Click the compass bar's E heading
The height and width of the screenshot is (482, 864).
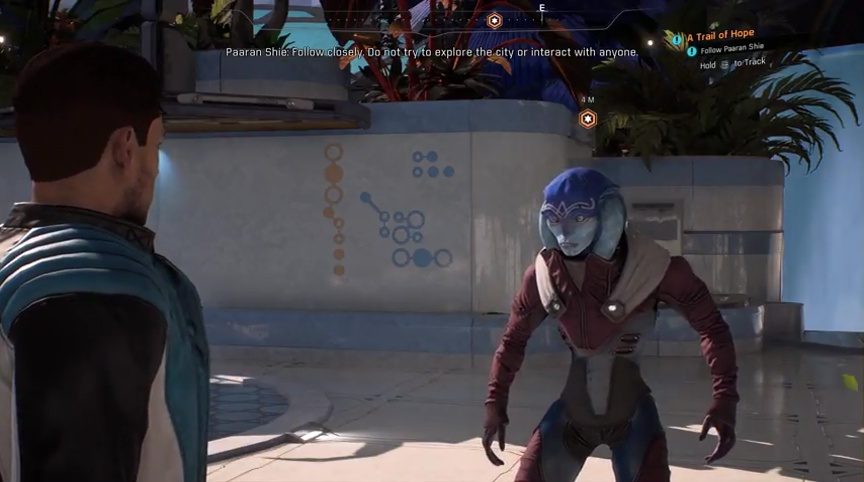(542, 7)
